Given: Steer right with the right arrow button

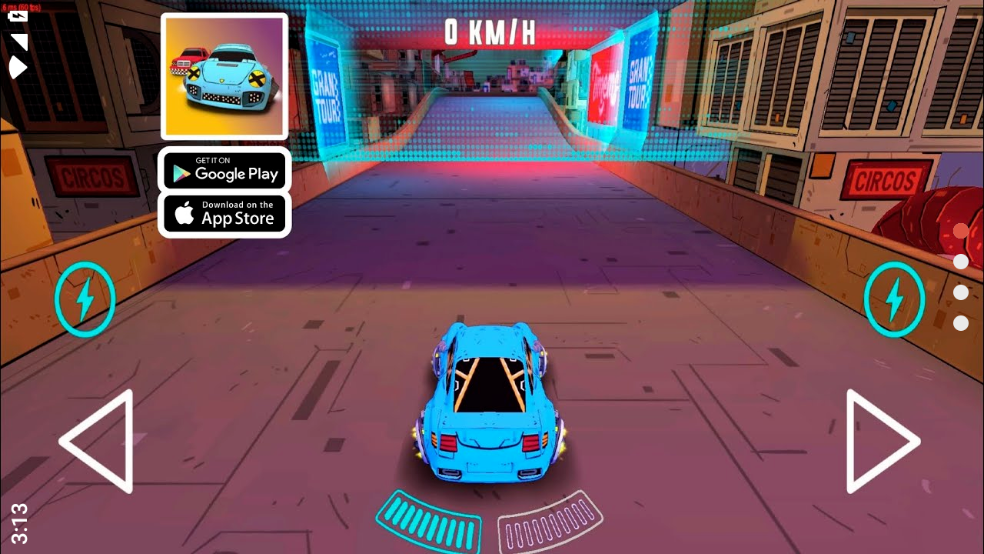Looking at the screenshot, I should click(881, 441).
